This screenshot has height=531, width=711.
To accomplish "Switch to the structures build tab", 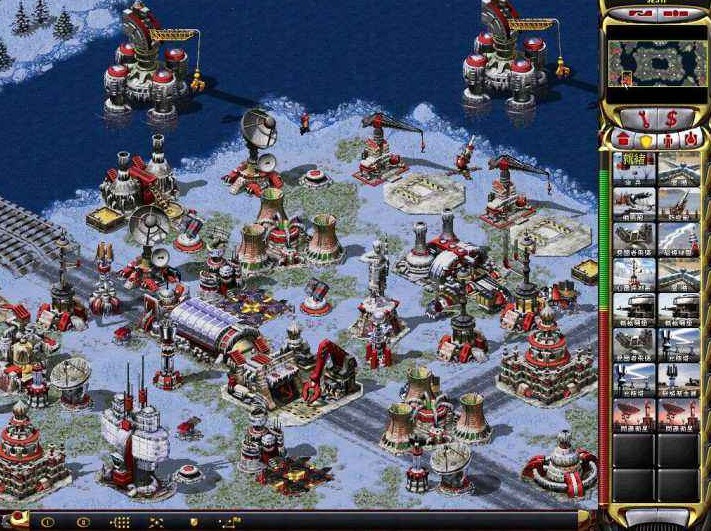I will [x=621, y=141].
